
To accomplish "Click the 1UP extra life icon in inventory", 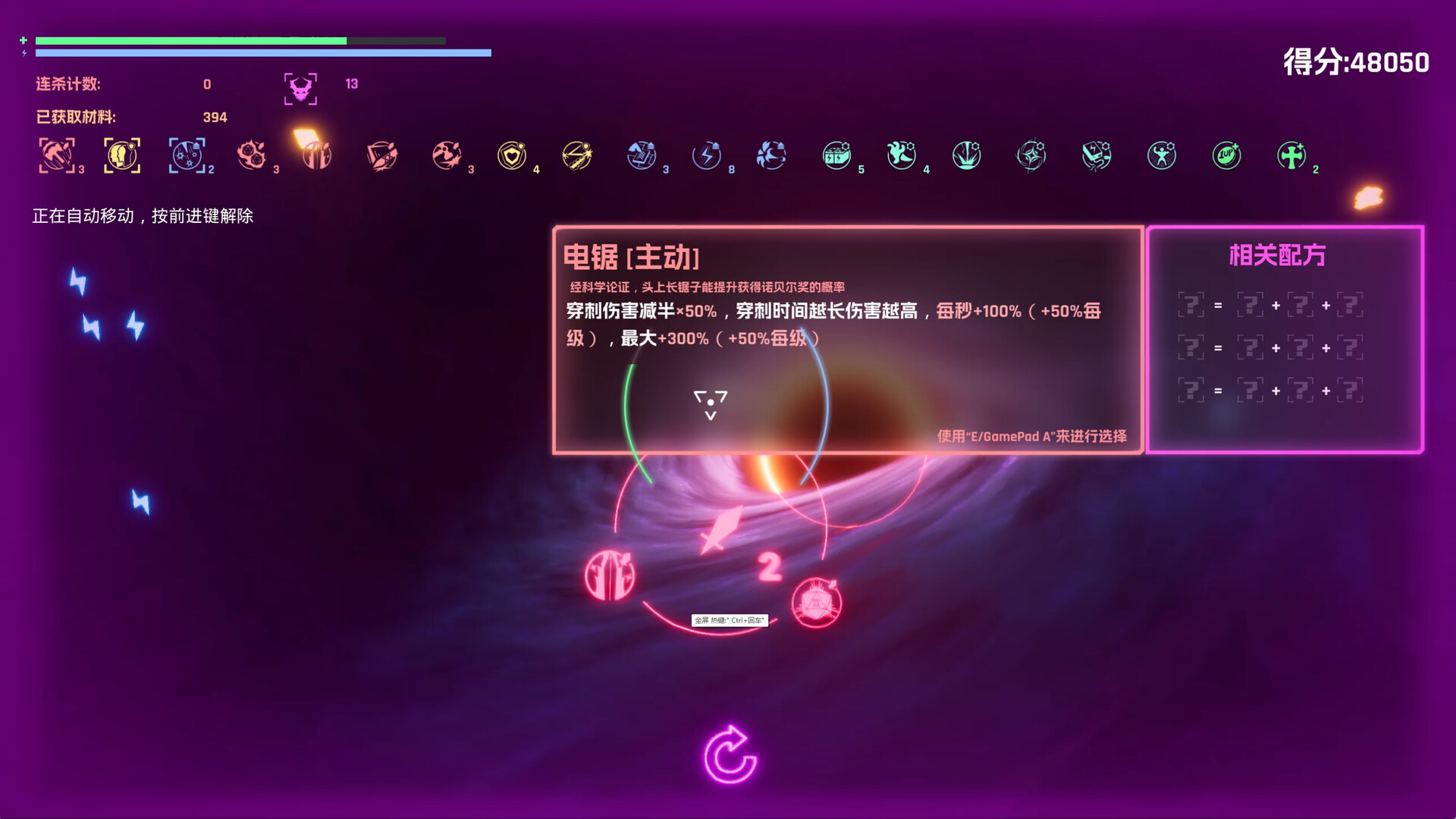I will pyautogui.click(x=1226, y=155).
